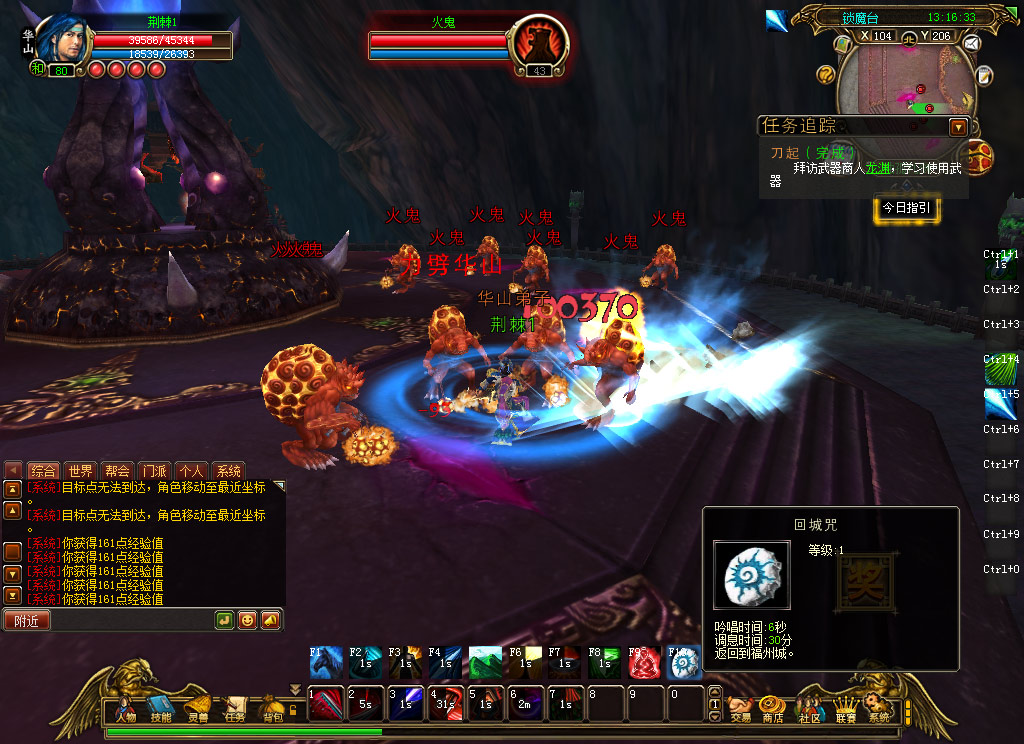Use the 回城咒 return scroll skill
The width and height of the screenshot is (1024, 744).
[x=684, y=662]
